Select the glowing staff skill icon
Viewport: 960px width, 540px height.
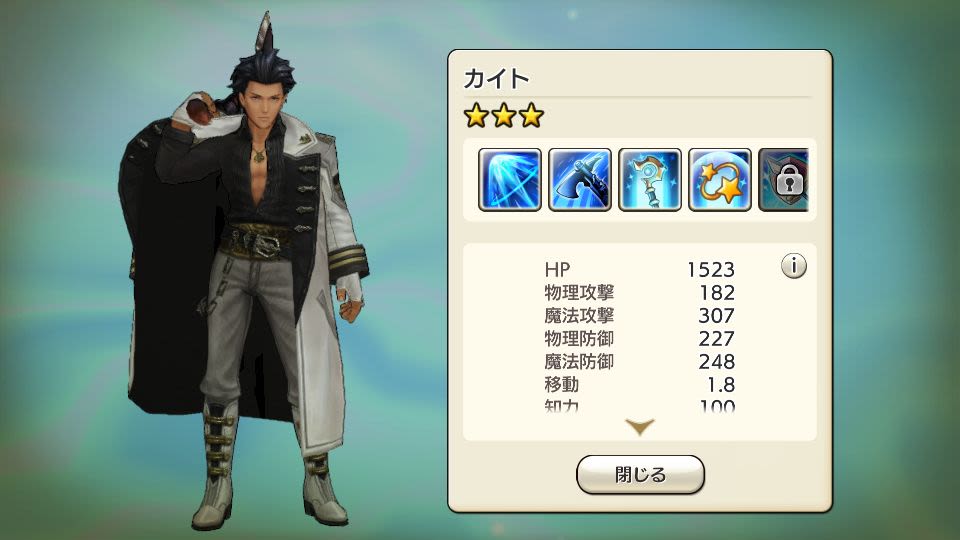[x=650, y=180]
